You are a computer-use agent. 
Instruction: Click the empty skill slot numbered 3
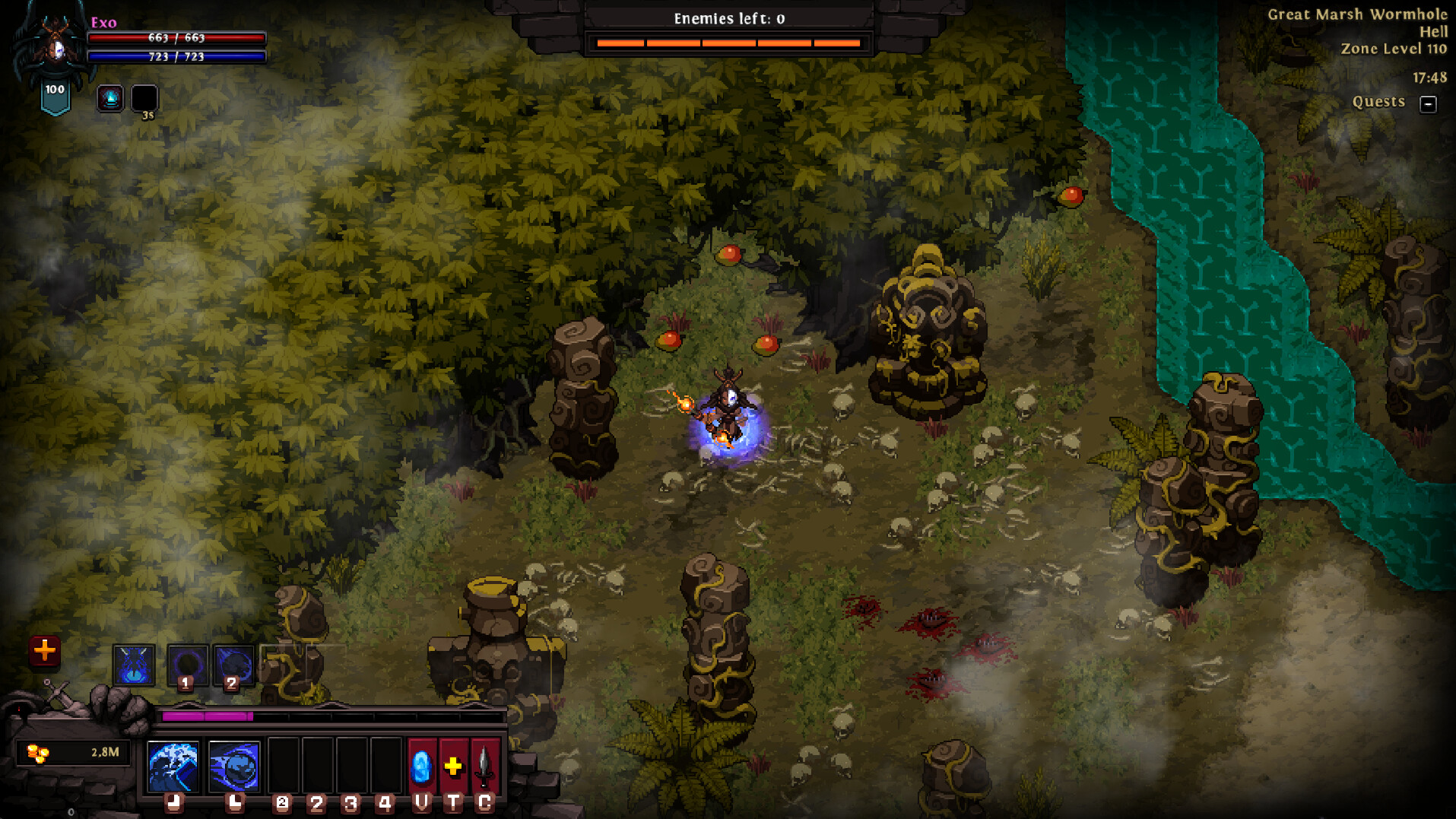351,768
